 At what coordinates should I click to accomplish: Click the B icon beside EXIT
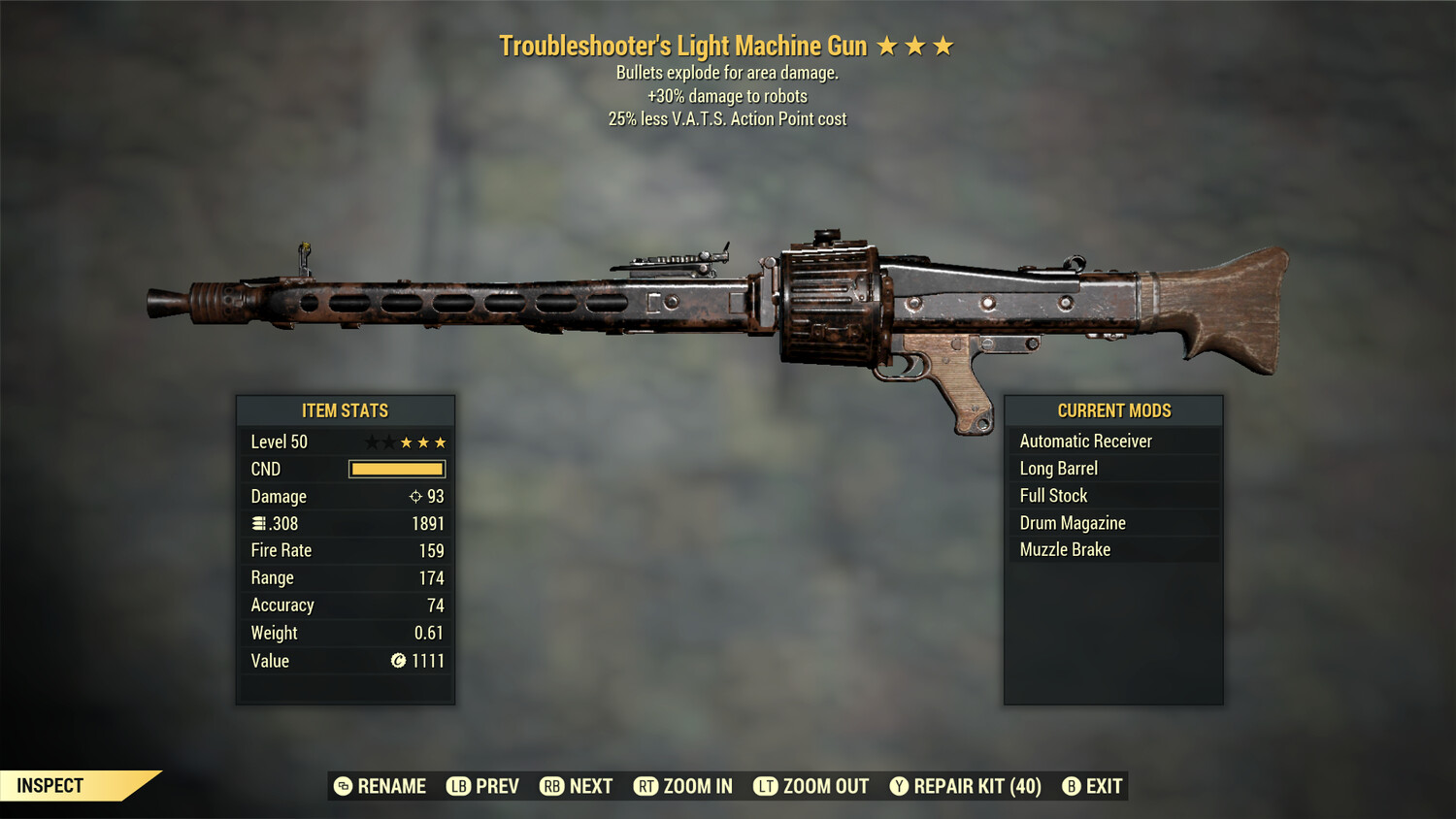point(1071,786)
